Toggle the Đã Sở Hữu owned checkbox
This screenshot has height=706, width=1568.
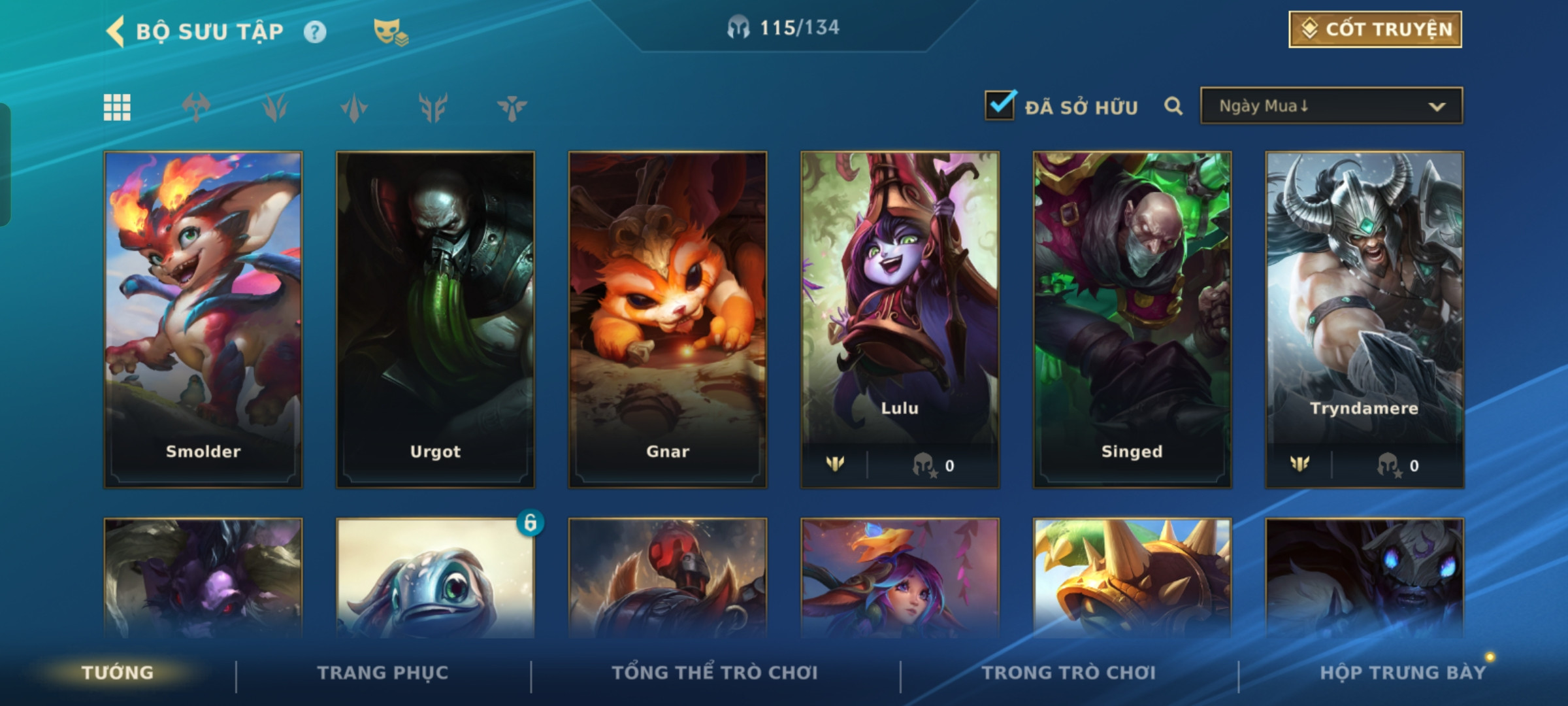click(x=1000, y=106)
